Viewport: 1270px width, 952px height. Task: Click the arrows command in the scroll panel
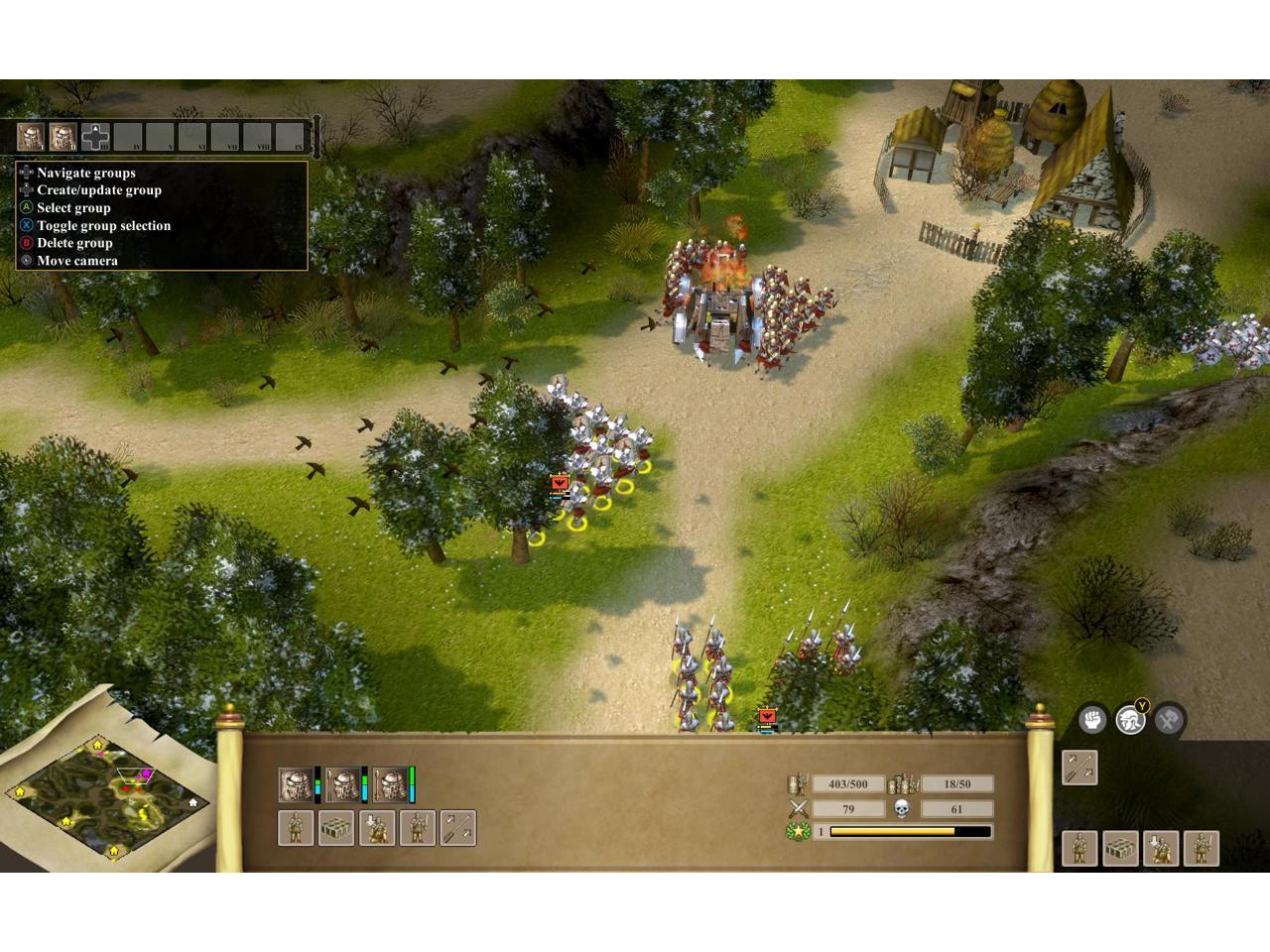point(457,828)
